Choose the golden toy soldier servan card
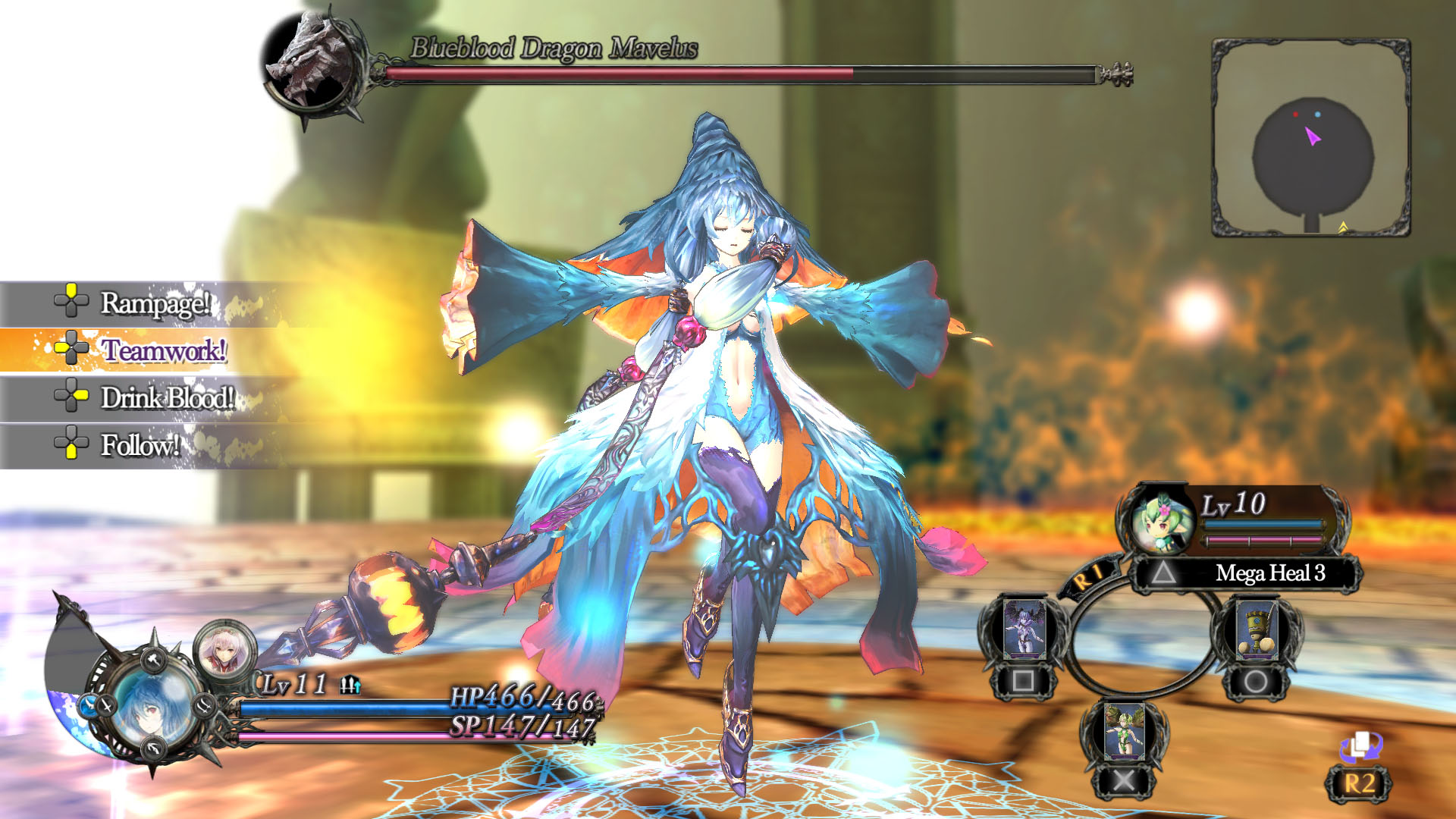Viewport: 1456px width, 819px height. point(1256,629)
